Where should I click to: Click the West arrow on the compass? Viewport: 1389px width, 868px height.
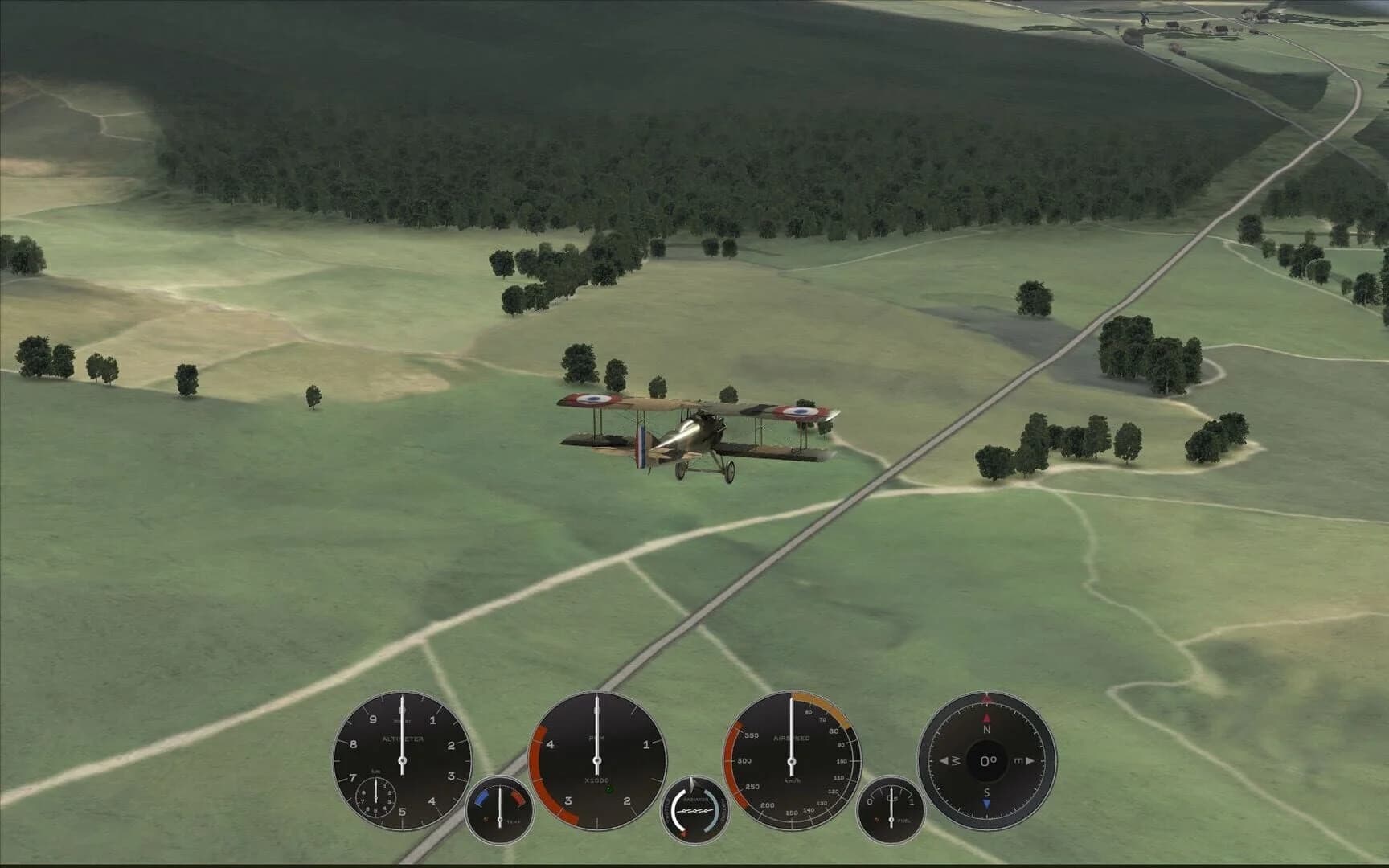[x=945, y=761]
